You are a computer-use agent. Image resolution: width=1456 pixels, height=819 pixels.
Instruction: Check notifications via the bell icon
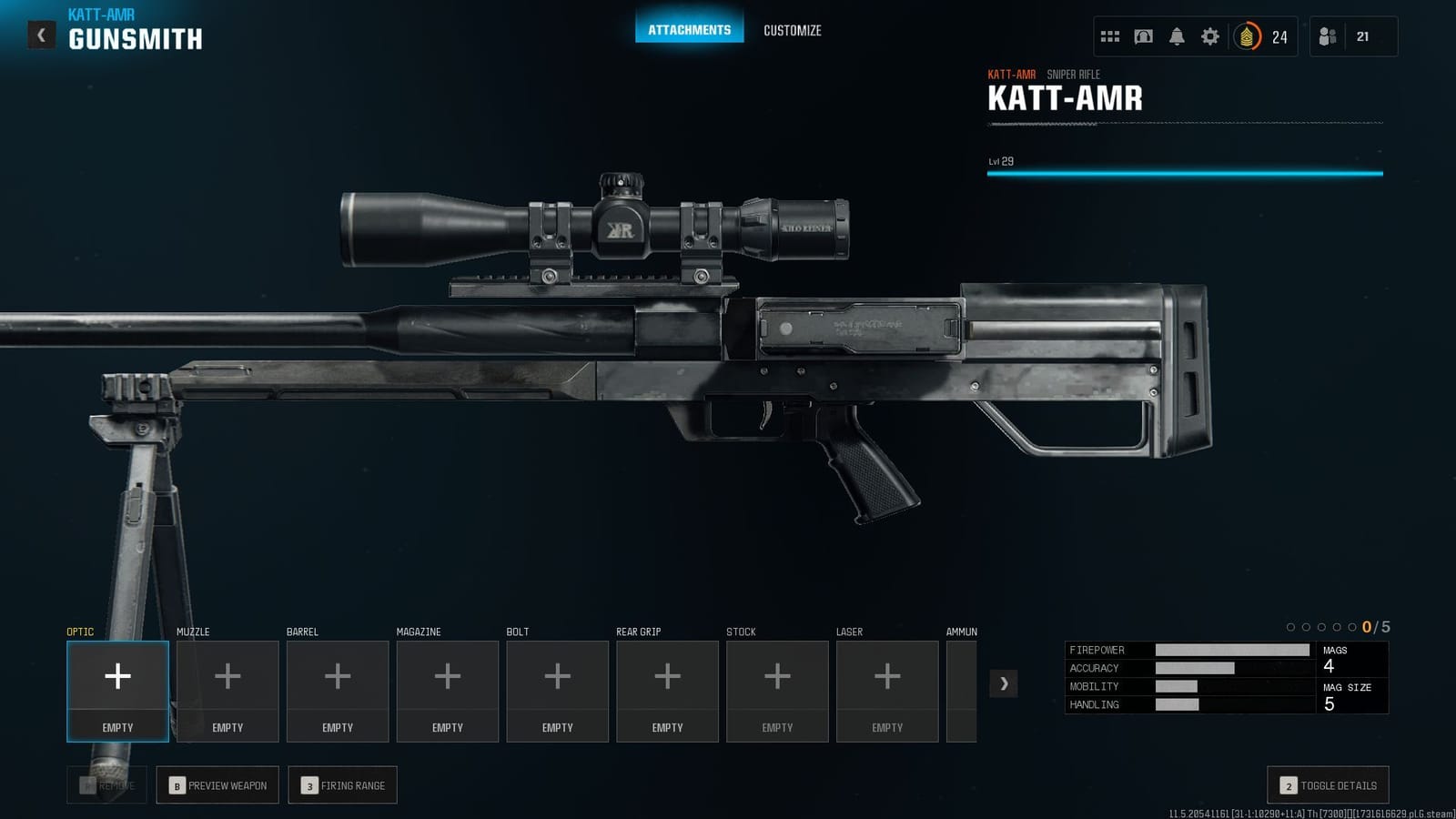coord(1177,35)
